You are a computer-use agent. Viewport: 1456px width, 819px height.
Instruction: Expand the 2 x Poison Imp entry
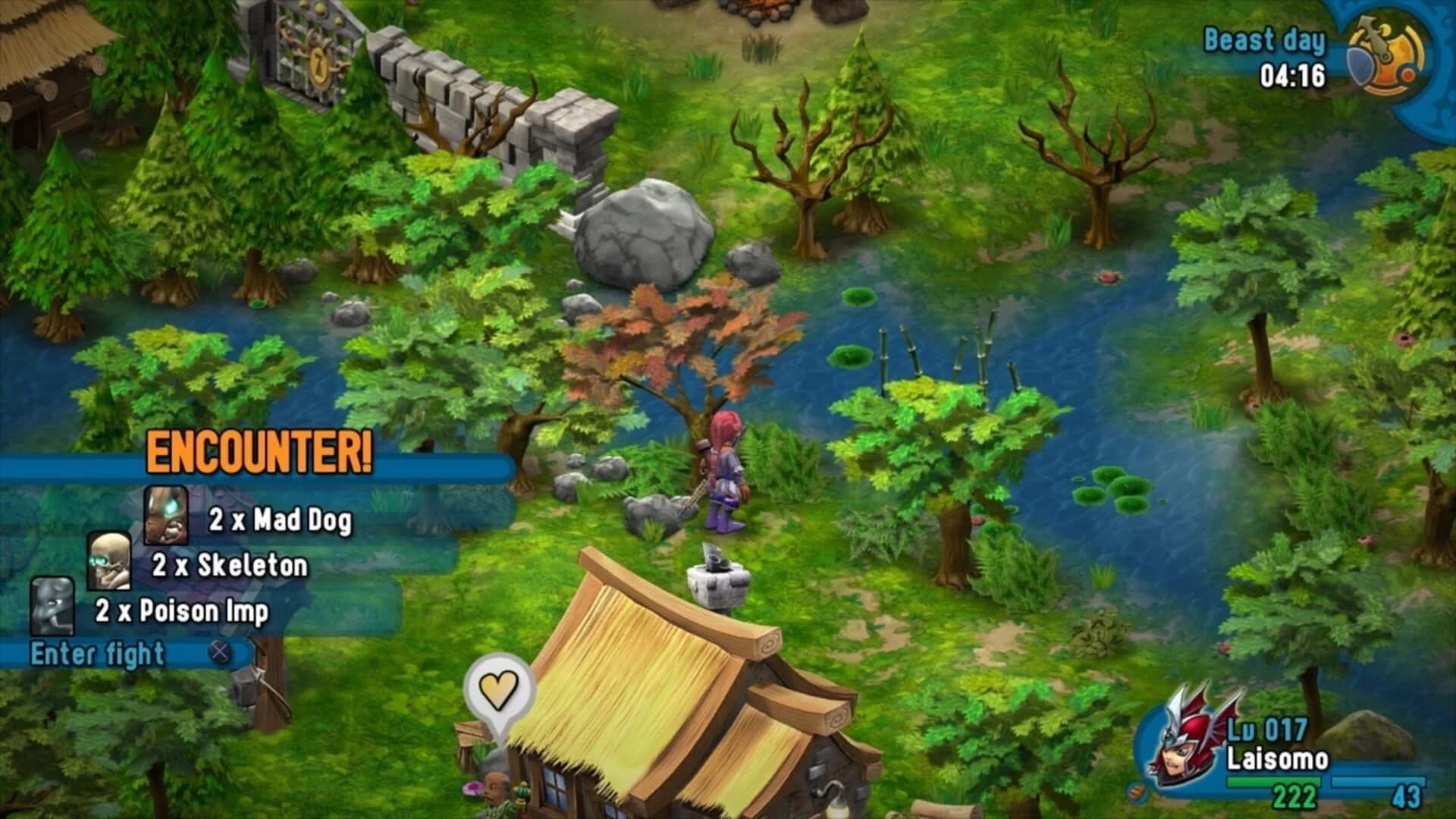pos(182,610)
